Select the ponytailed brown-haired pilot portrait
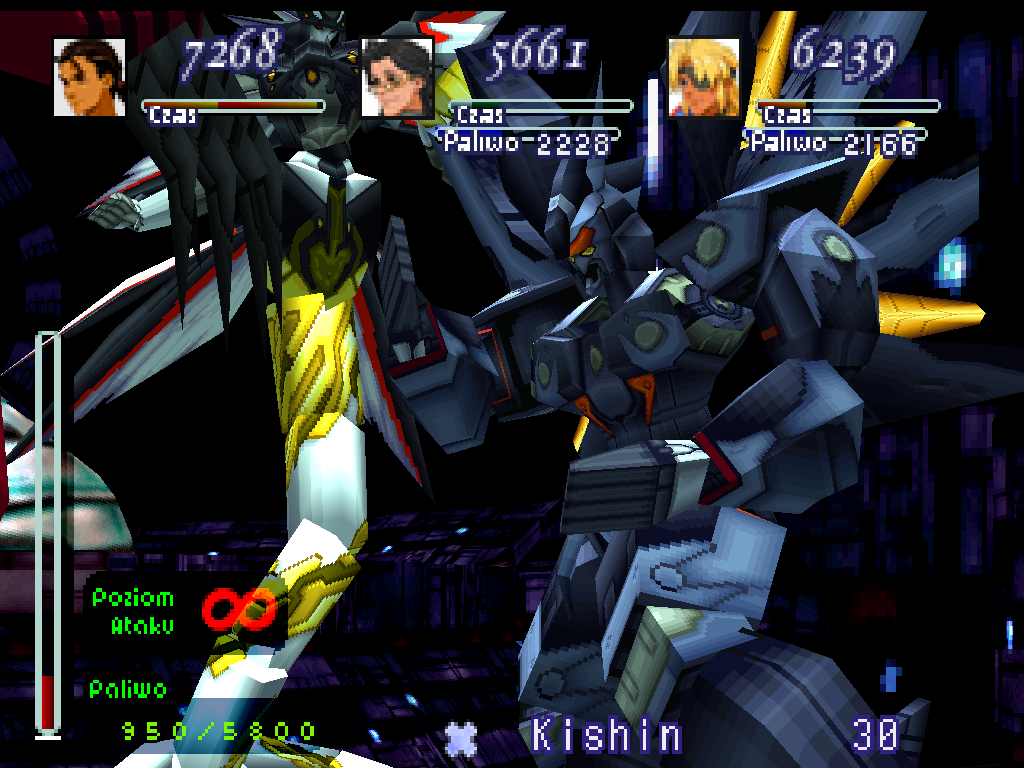The image size is (1024, 768). click(89, 77)
